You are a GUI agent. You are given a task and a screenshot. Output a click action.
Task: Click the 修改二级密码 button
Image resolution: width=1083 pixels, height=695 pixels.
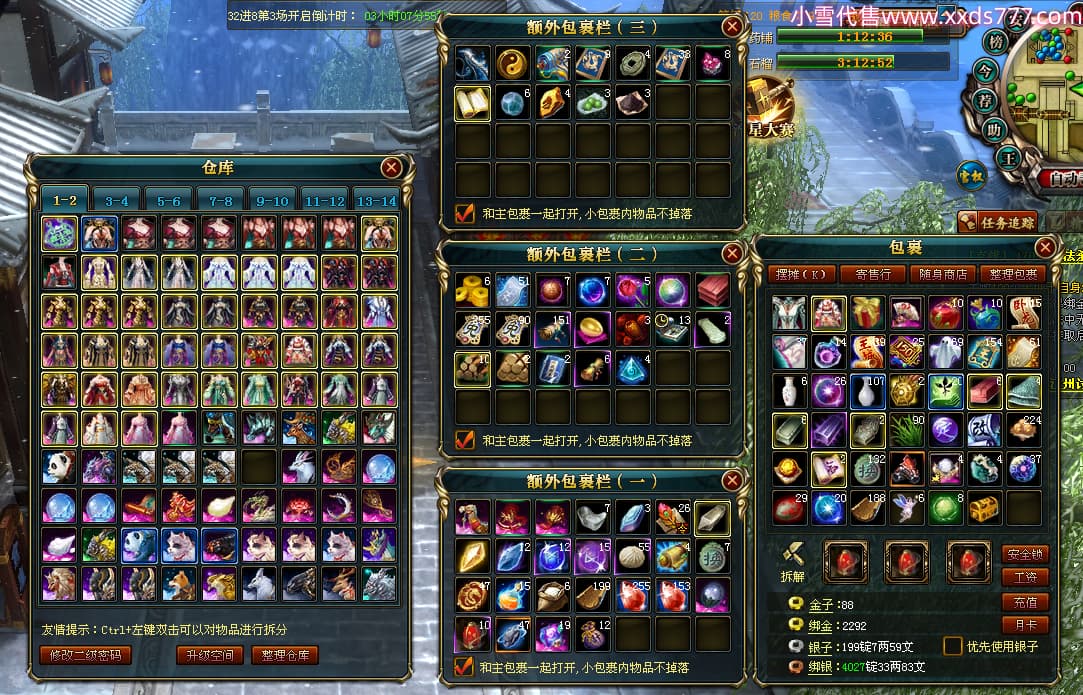(x=84, y=656)
